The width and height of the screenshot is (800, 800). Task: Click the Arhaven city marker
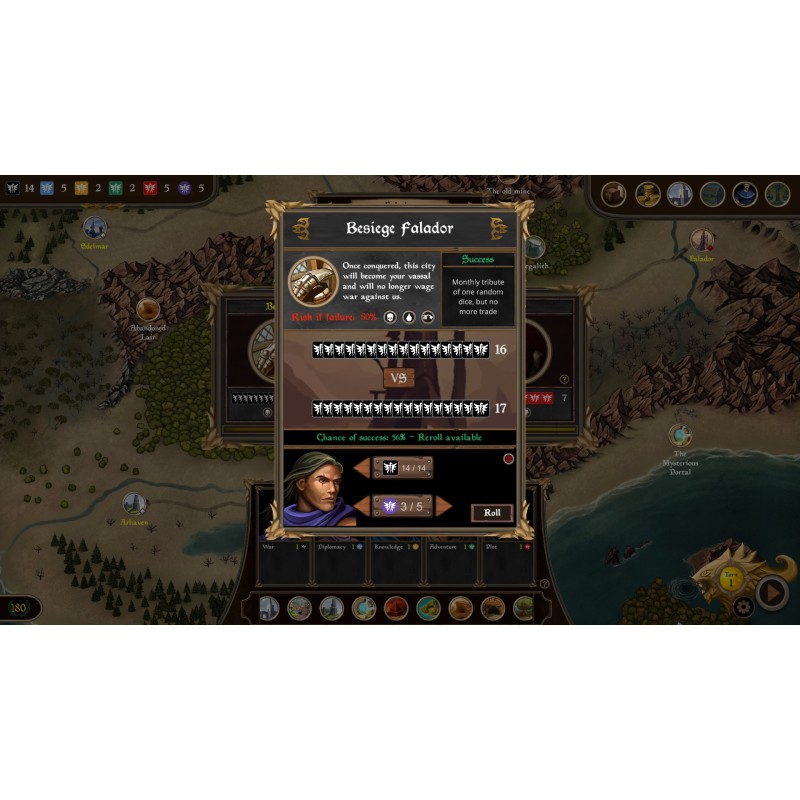[134, 503]
